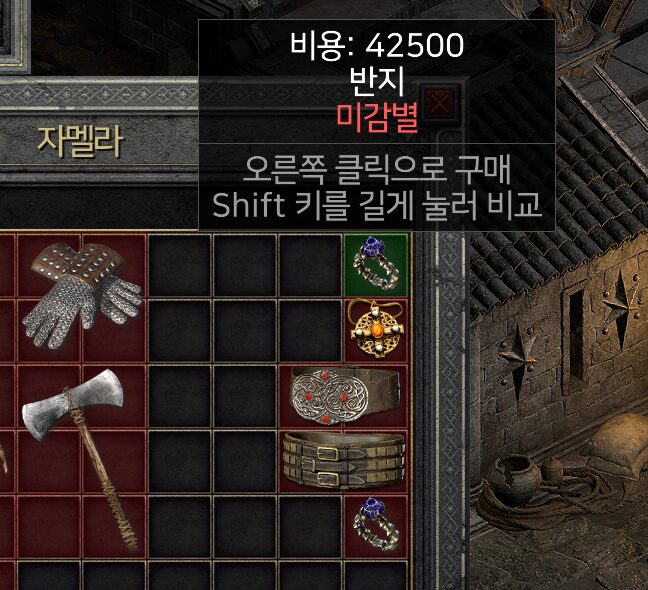
Task: Select the ornate silver belt with red gems
Action: tap(344, 397)
